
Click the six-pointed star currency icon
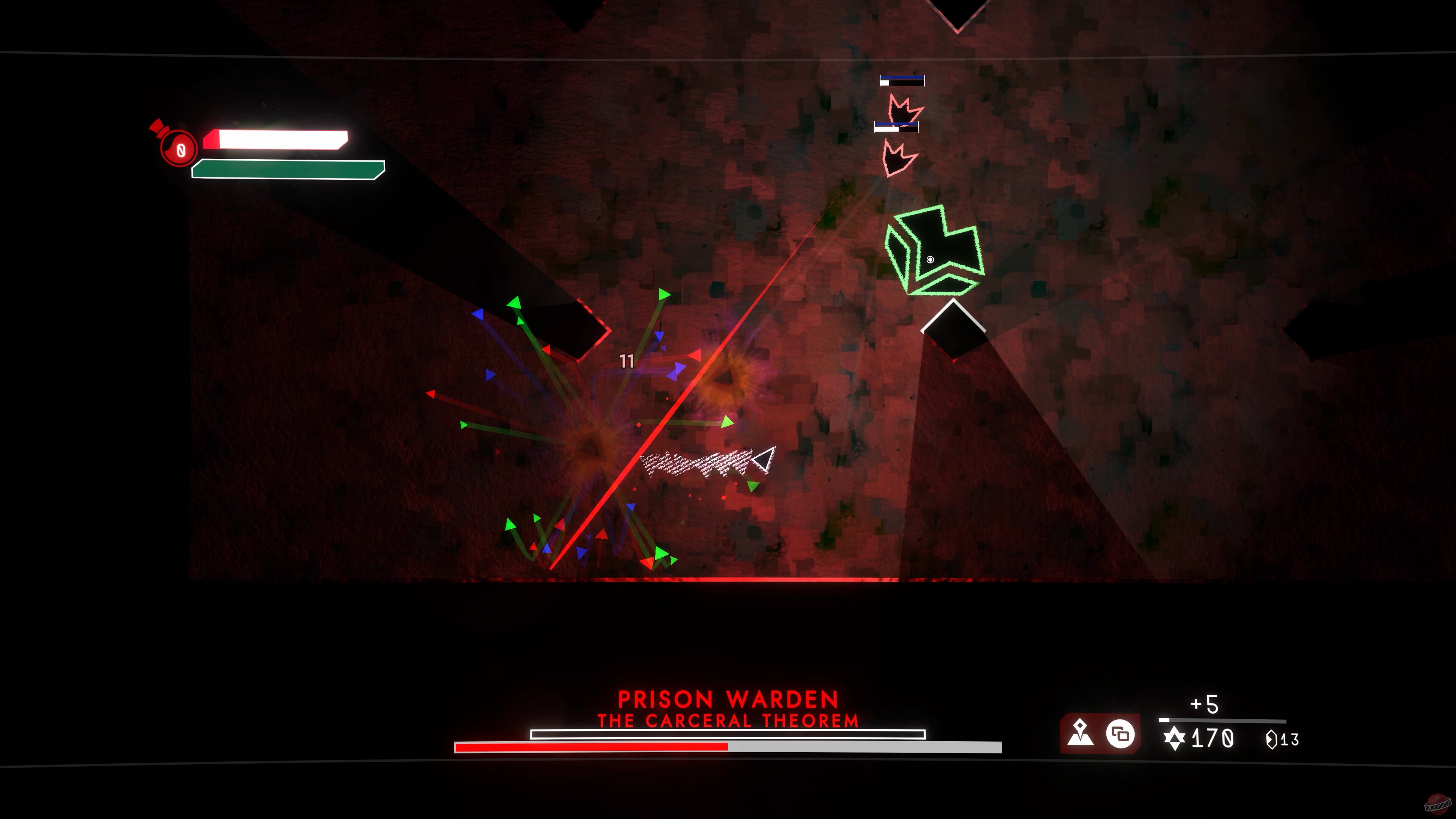[1174, 739]
